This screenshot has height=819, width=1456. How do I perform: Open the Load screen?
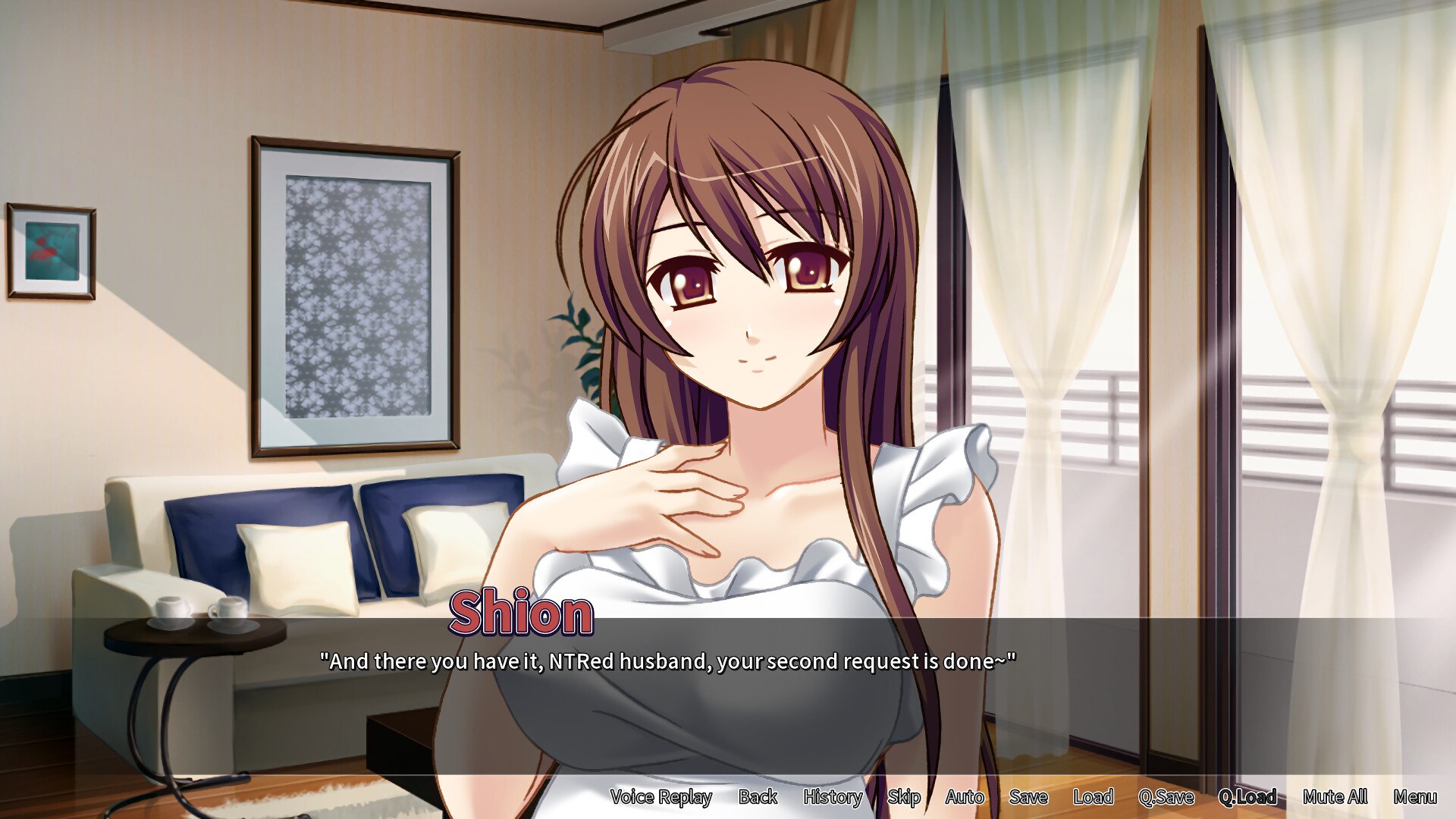[1094, 797]
